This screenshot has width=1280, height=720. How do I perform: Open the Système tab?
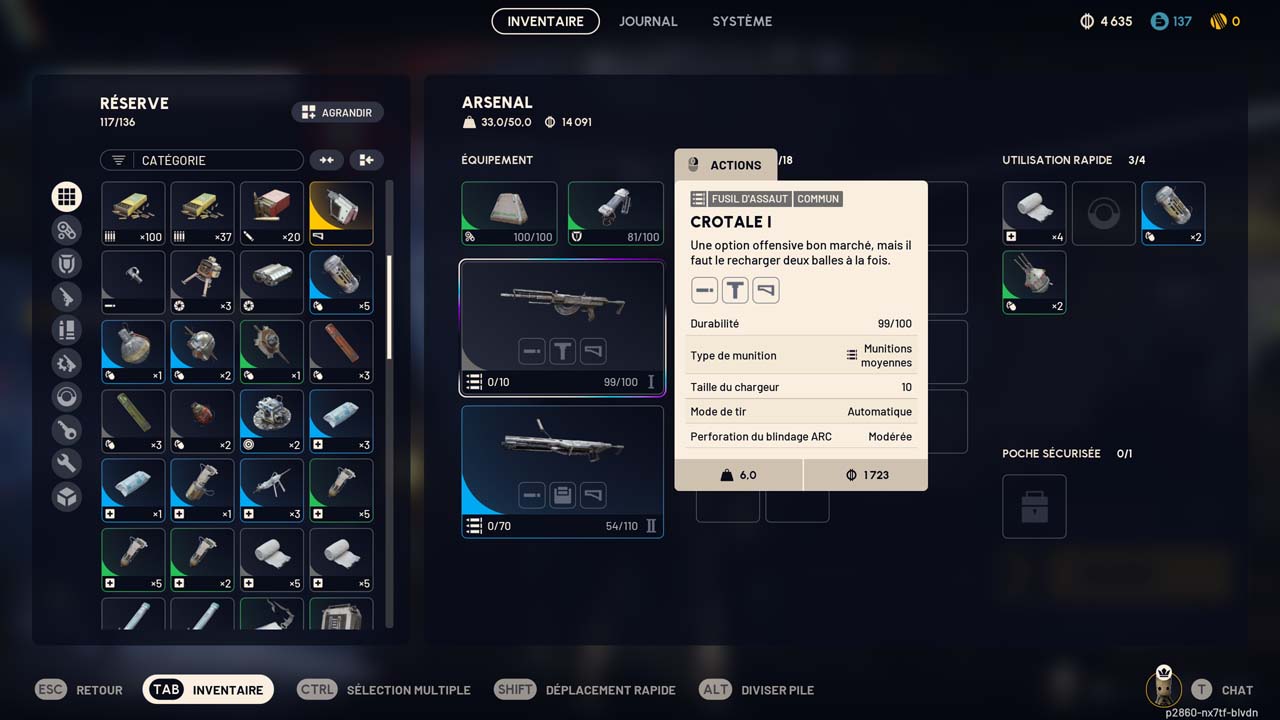pyautogui.click(x=742, y=21)
